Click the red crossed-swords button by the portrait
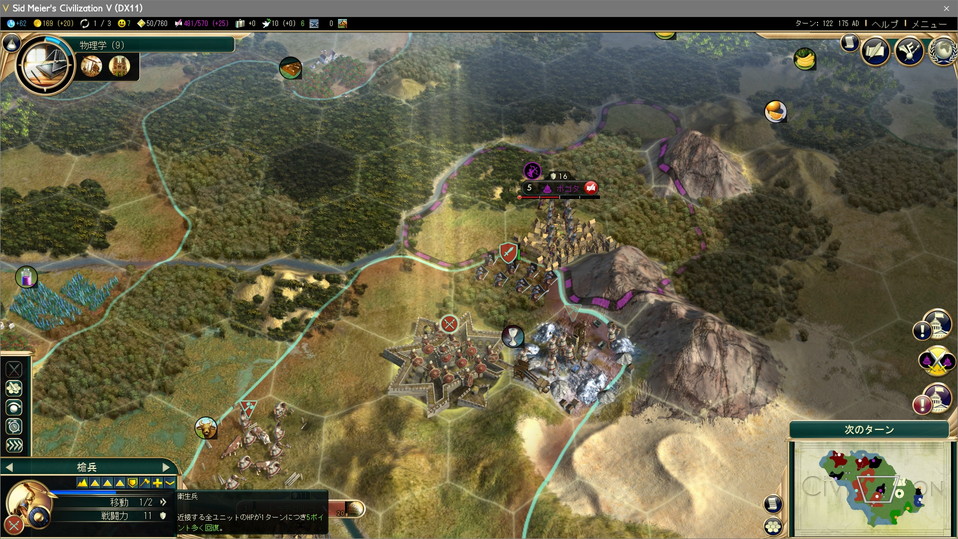 [13, 524]
